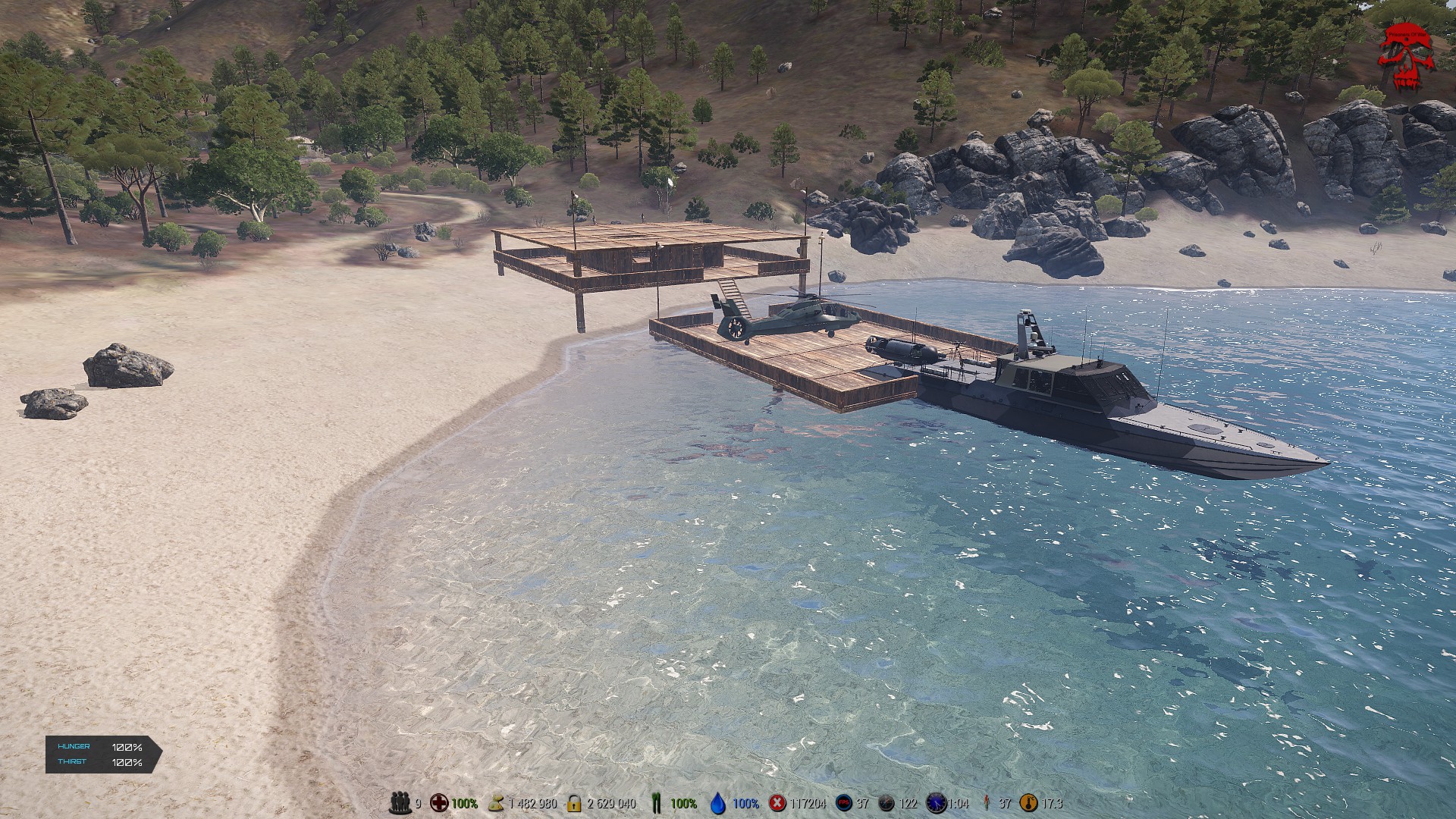
Task: Select the fork and knife hunger icon
Action: pyautogui.click(x=657, y=802)
